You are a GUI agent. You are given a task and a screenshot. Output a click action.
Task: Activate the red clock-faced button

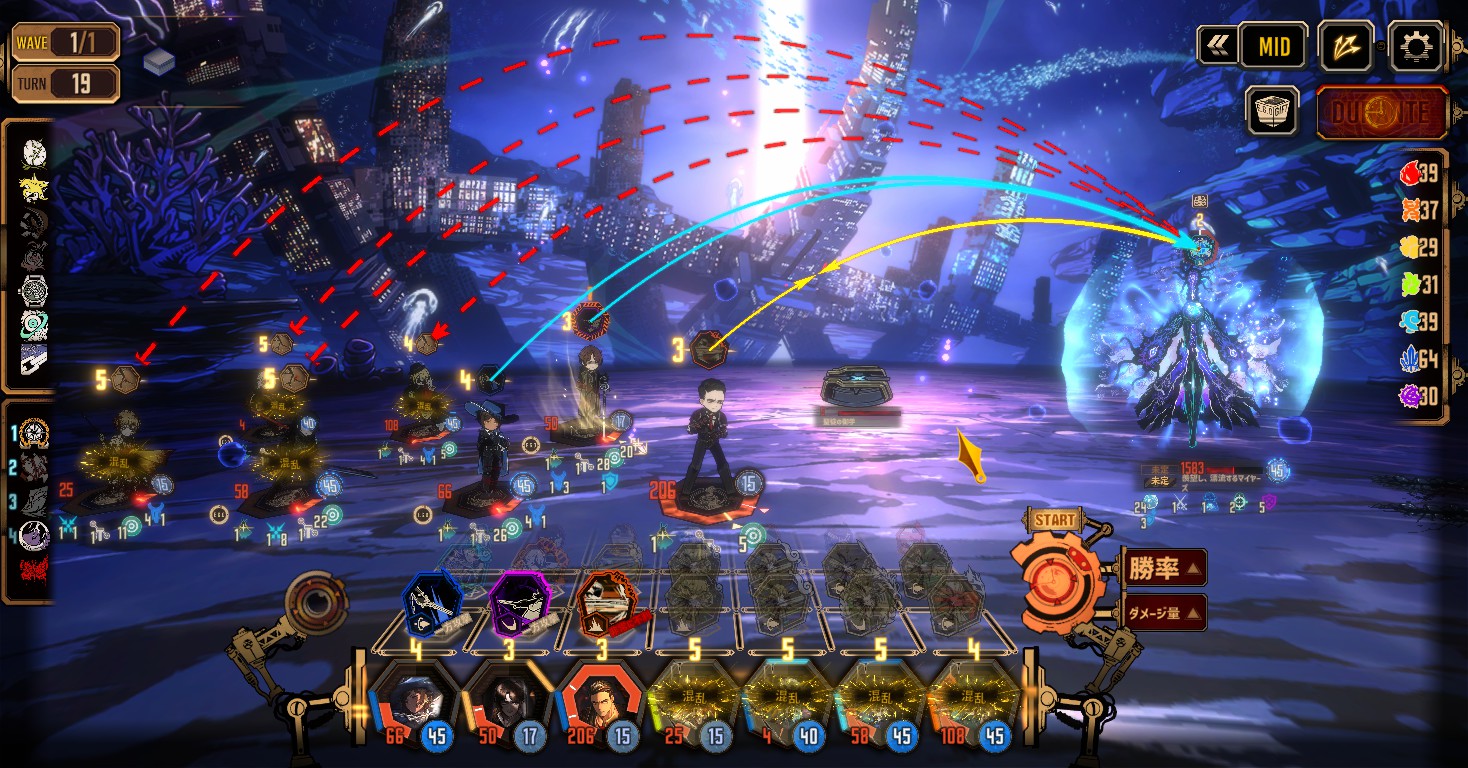[1382, 111]
